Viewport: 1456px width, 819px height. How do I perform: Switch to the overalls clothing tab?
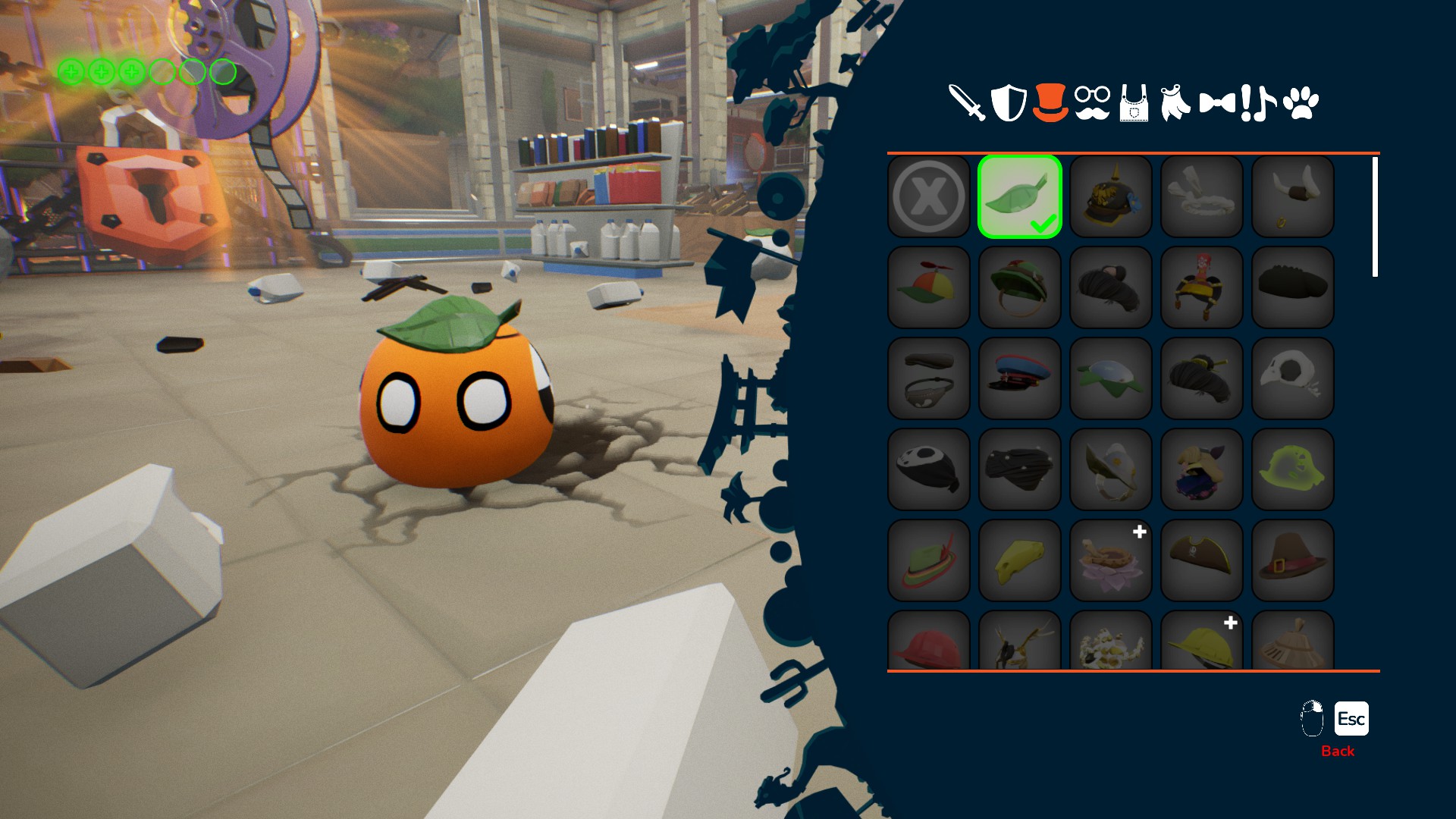click(1134, 104)
